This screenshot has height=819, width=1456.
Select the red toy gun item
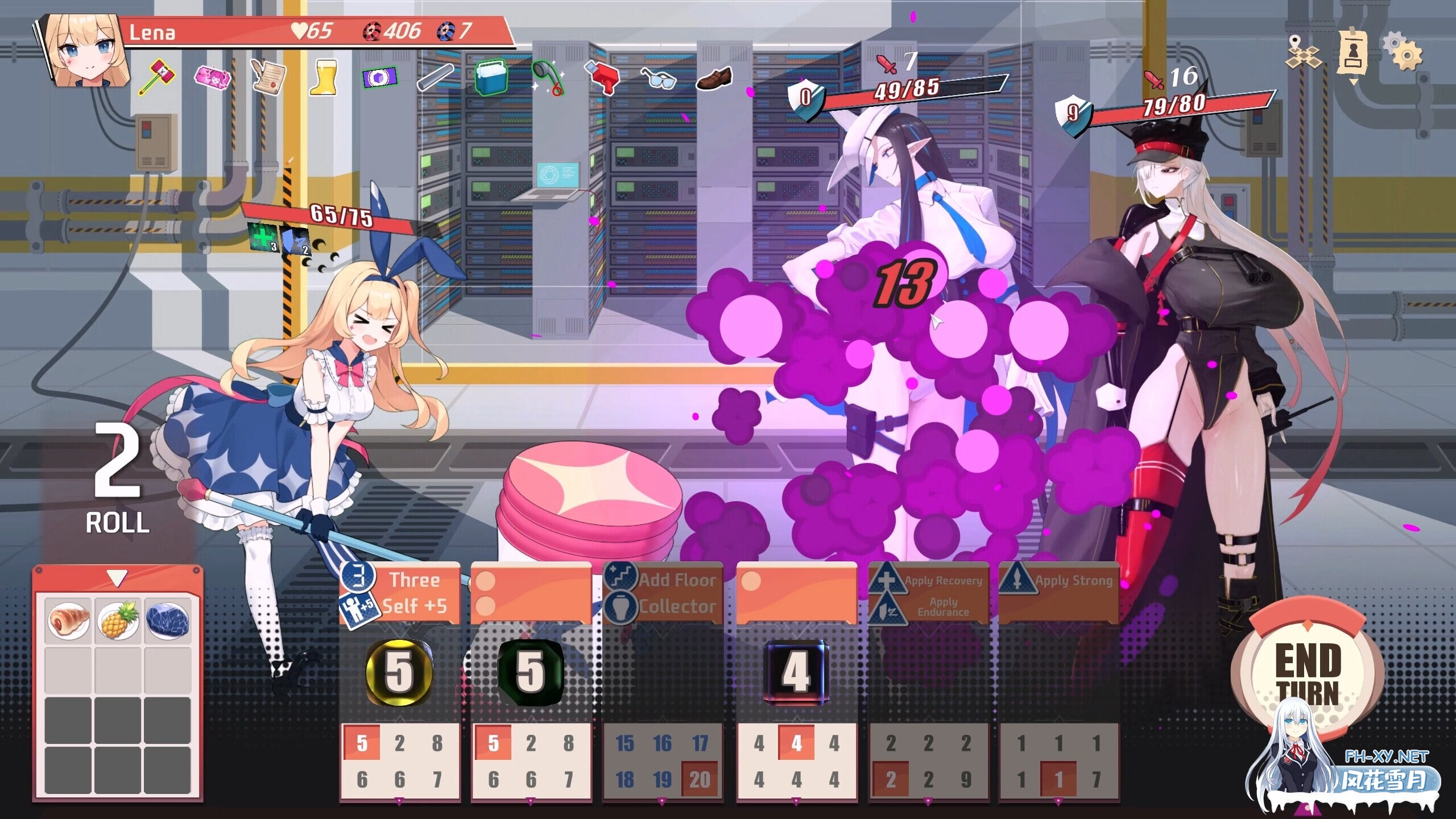602,76
